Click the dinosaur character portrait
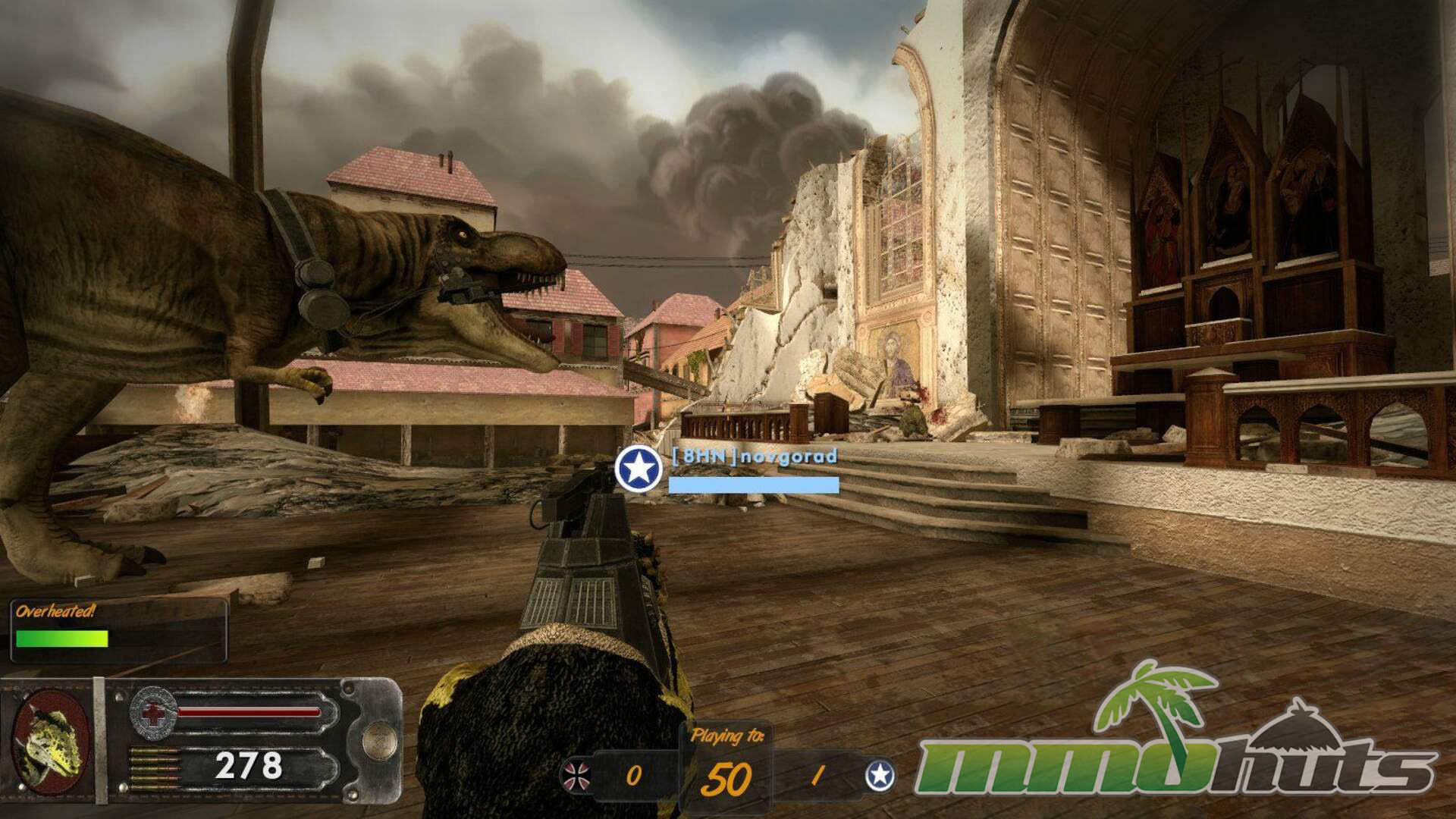This screenshot has height=819, width=1456. 50,740
